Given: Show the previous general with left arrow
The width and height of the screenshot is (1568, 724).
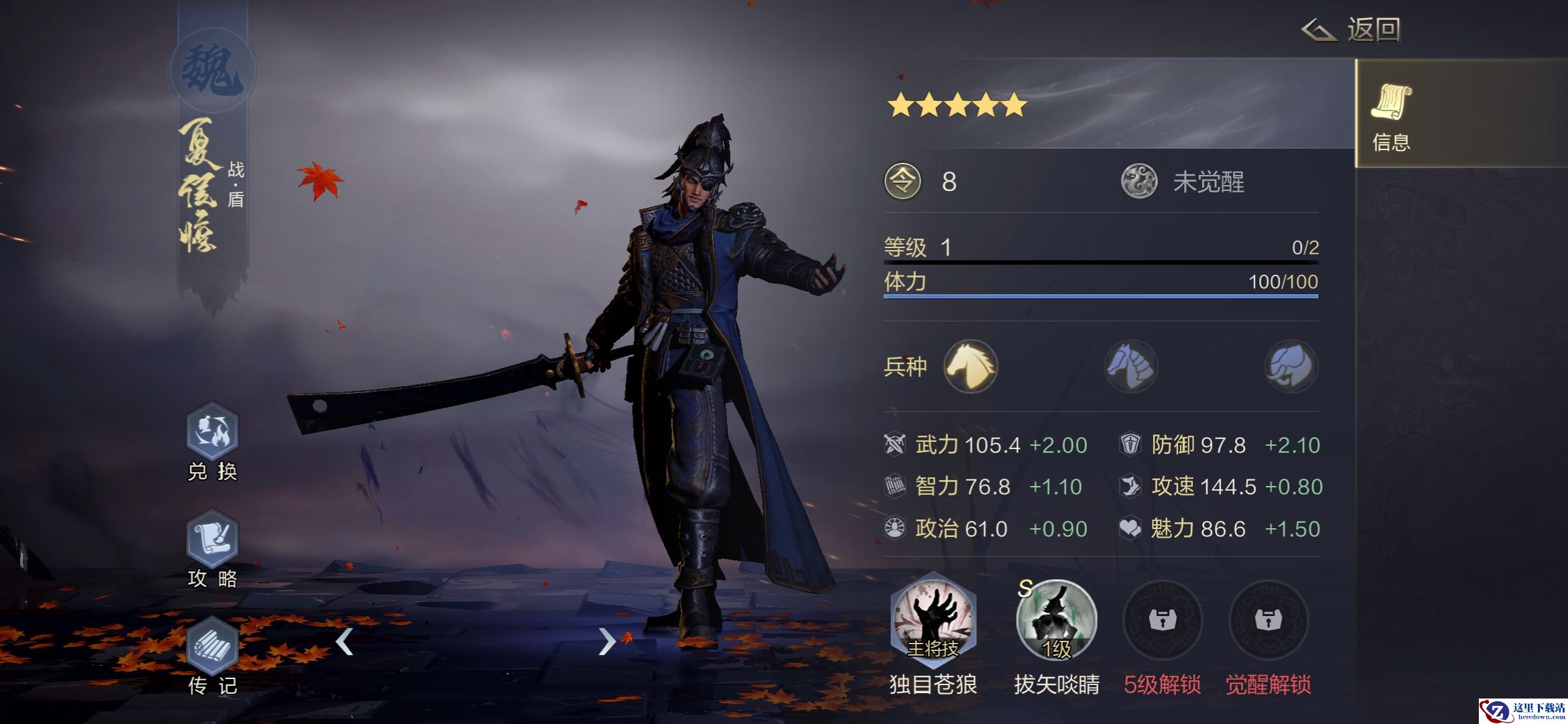Looking at the screenshot, I should pos(344,642).
